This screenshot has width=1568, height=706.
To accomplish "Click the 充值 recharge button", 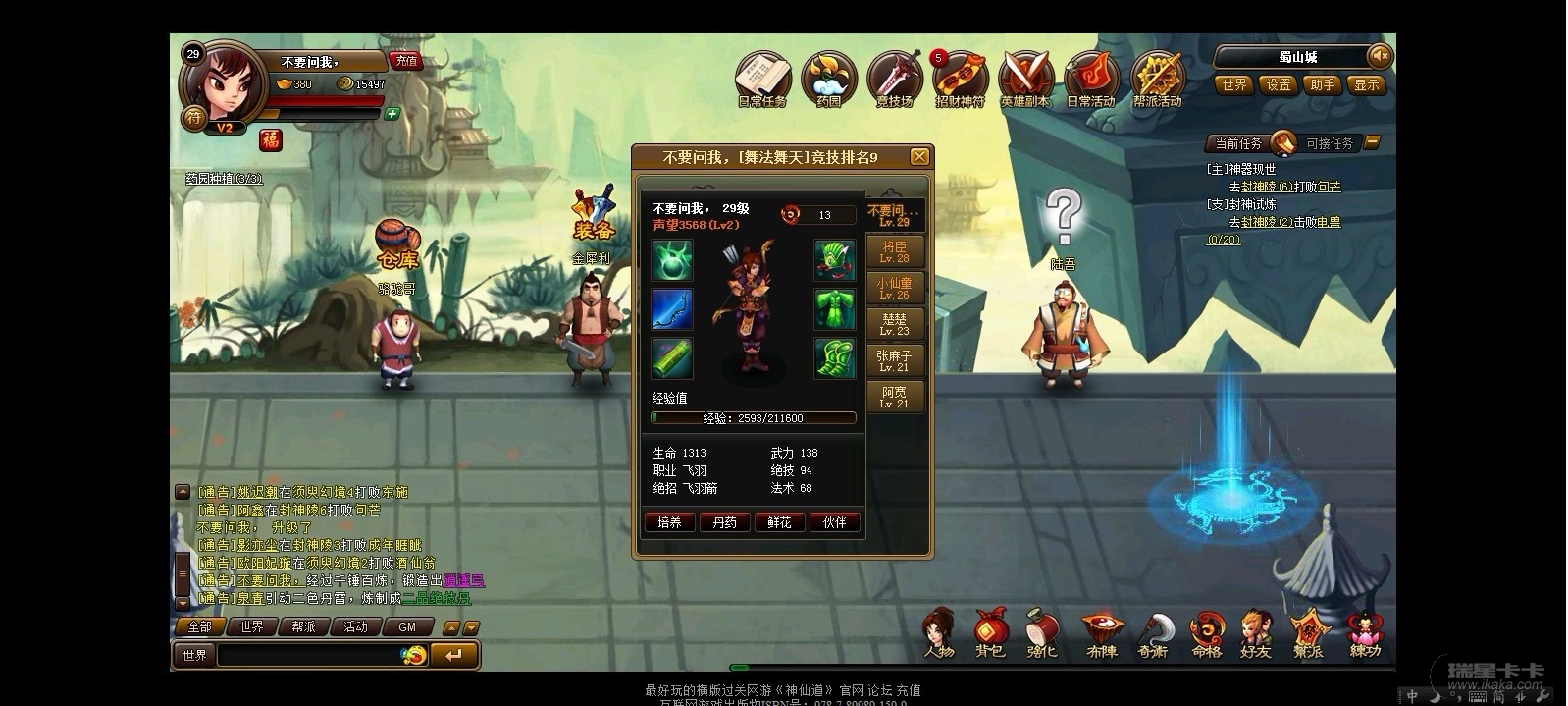I will click(406, 61).
